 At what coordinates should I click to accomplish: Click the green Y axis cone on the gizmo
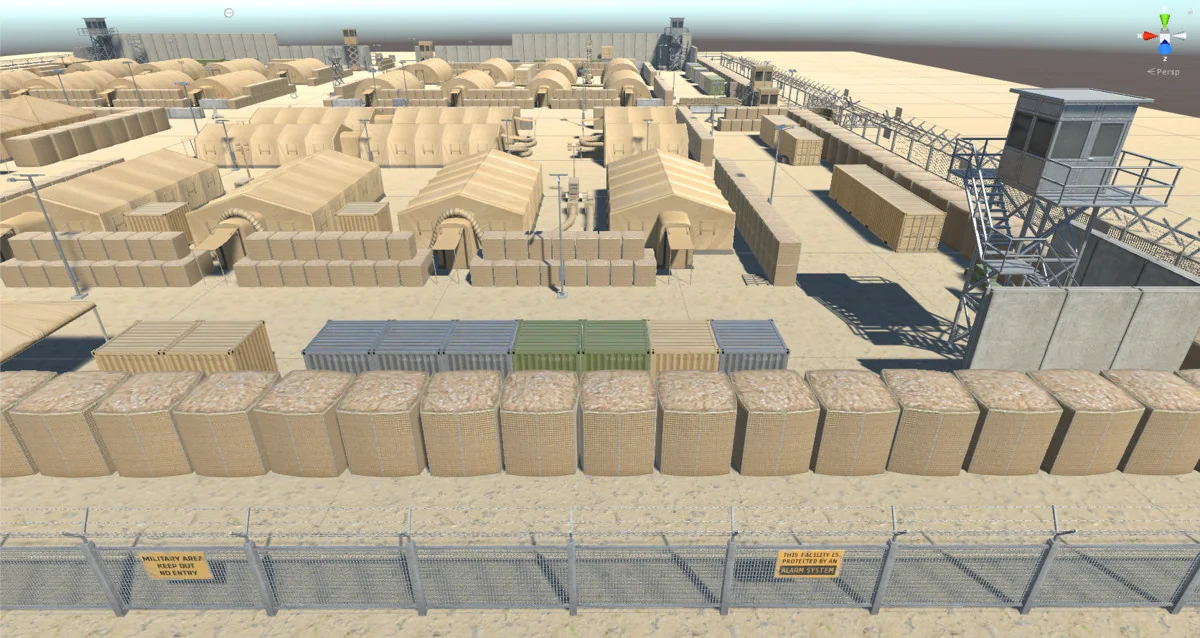pos(1165,21)
